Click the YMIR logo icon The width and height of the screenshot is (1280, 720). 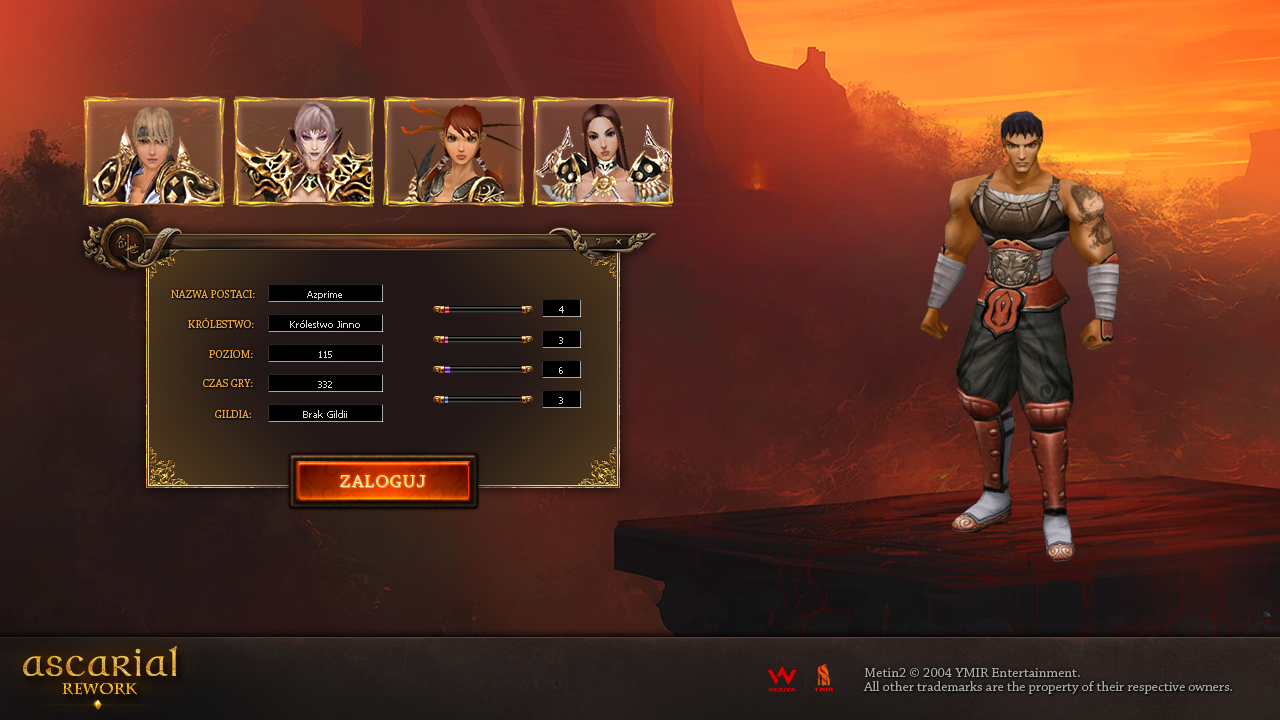click(x=824, y=677)
